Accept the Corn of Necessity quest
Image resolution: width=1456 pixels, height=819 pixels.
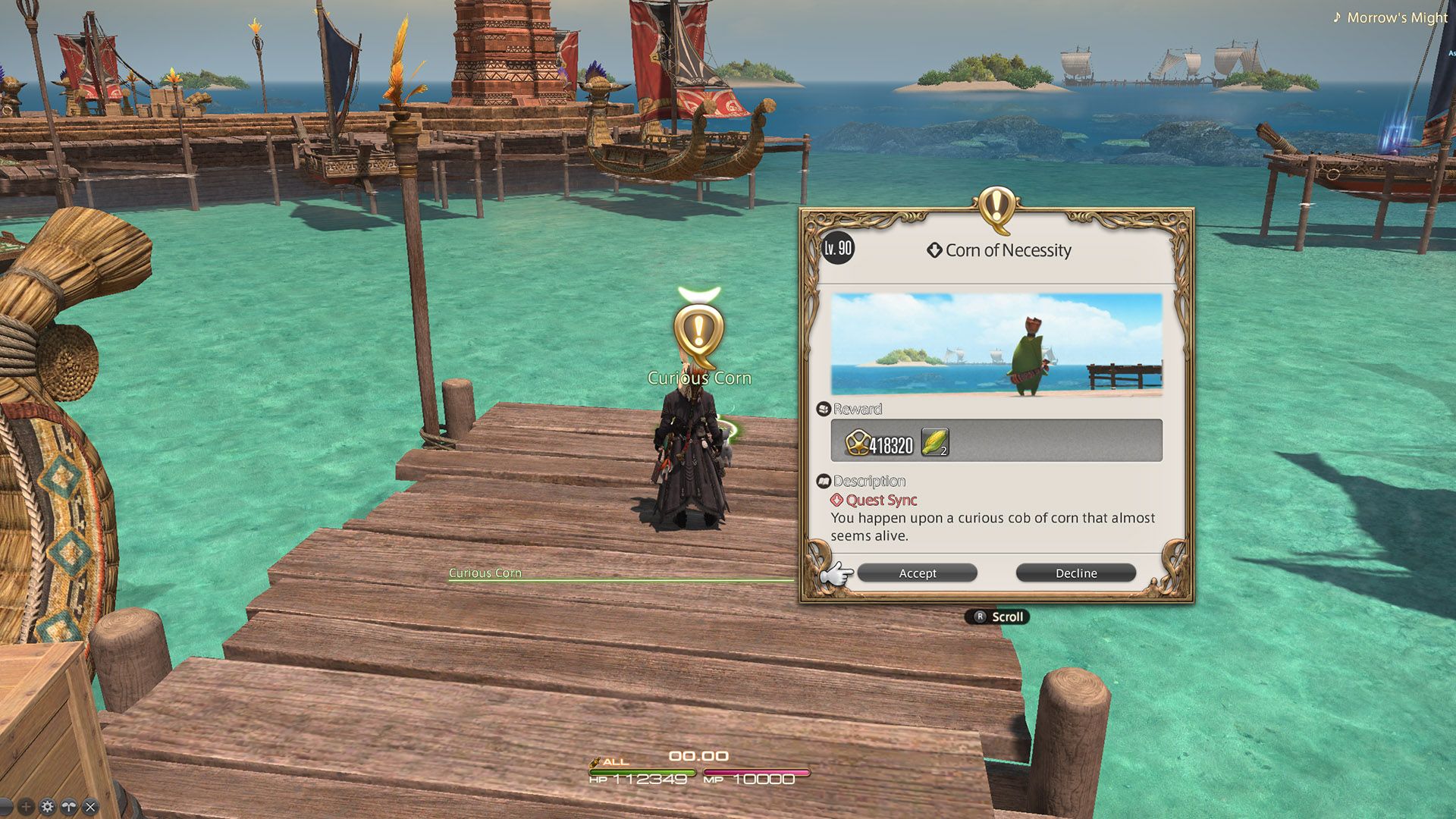click(x=917, y=573)
